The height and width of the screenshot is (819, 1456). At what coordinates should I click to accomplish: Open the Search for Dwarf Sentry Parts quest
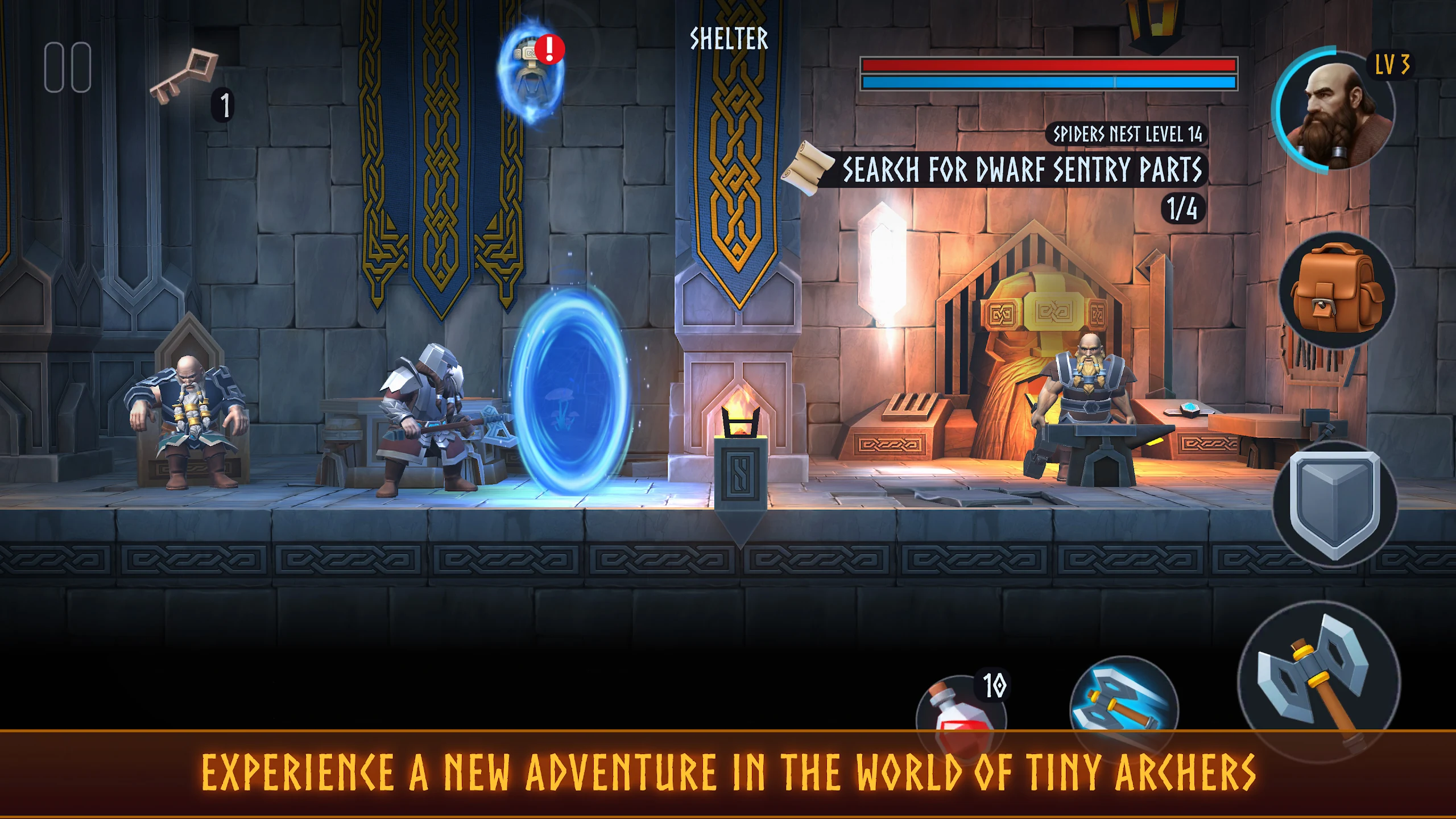[1021, 169]
